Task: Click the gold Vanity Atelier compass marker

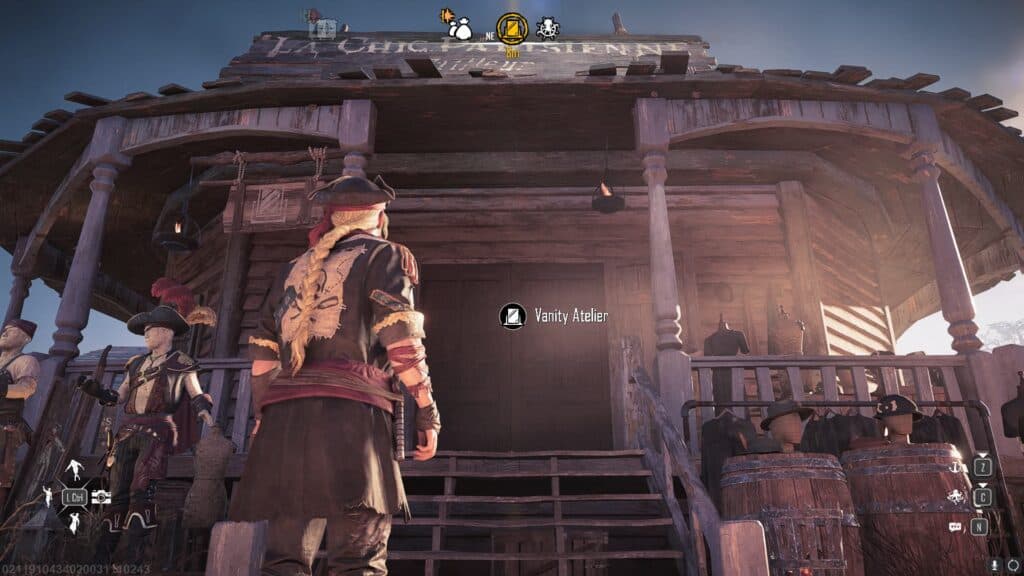Action: point(512,28)
